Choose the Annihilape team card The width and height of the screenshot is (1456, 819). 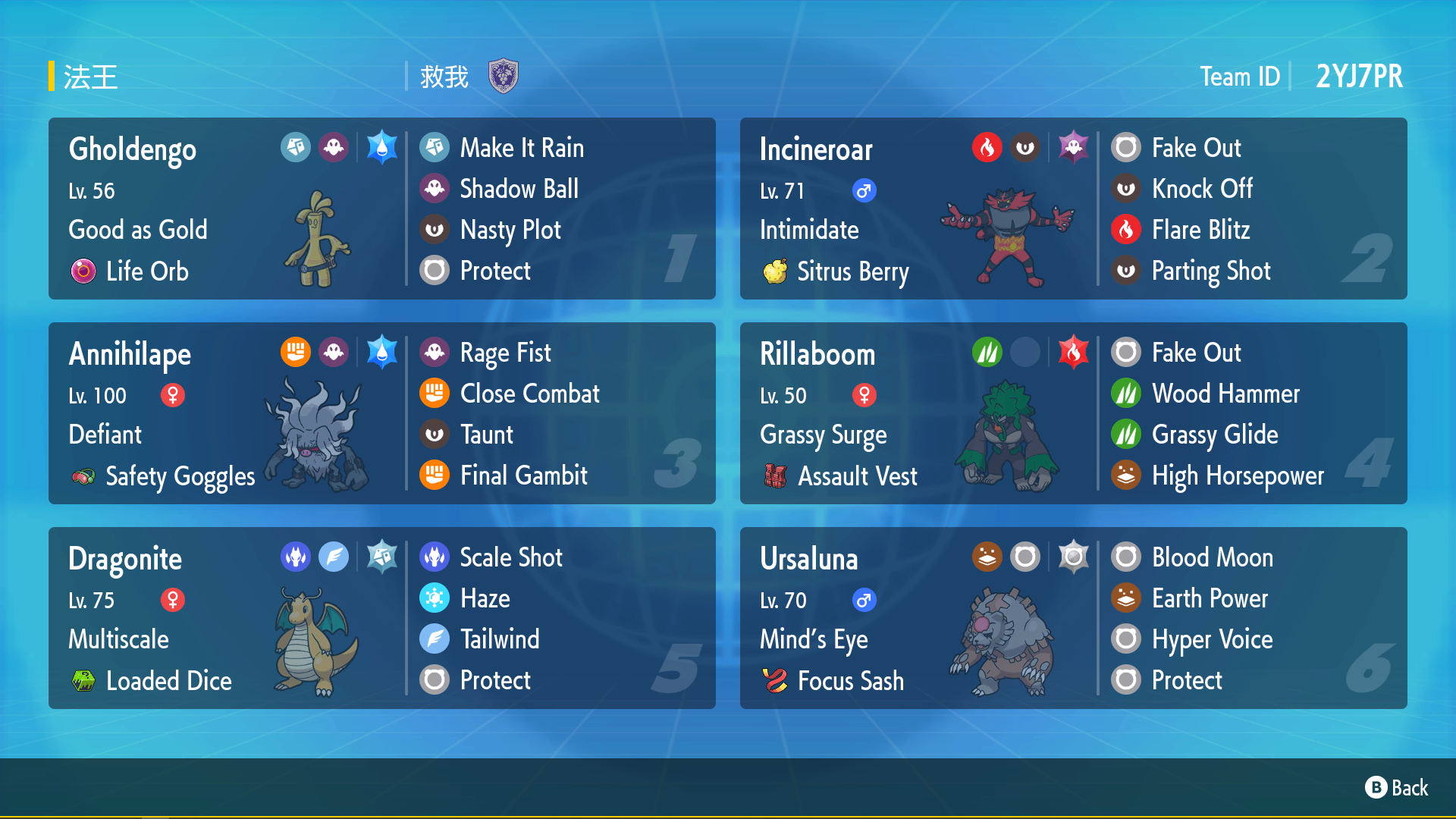pos(381,413)
